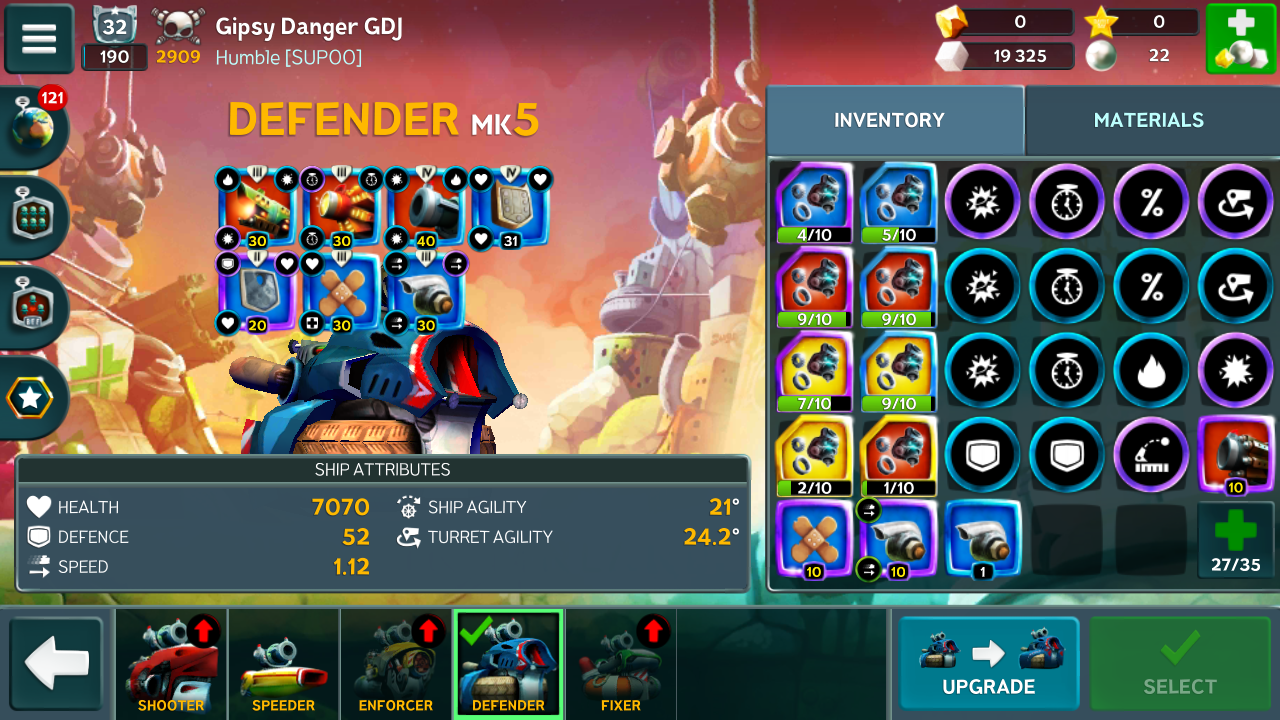Viewport: 1280px width, 720px height.
Task: Select the Defender ship tile
Action: pos(508,664)
